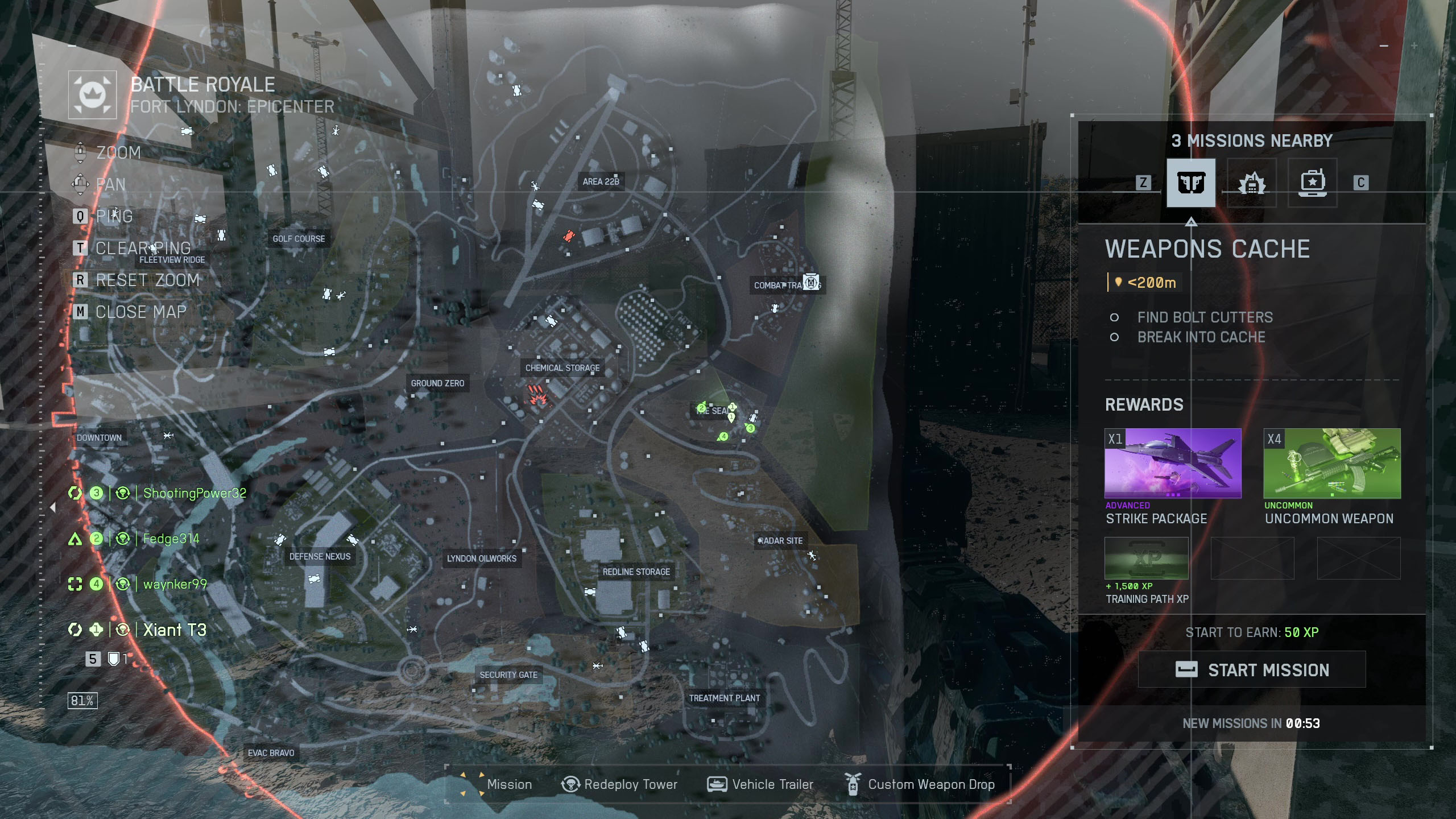The image size is (1456, 819).
Task: Choose Redline Storage on the map
Action: [x=636, y=572]
